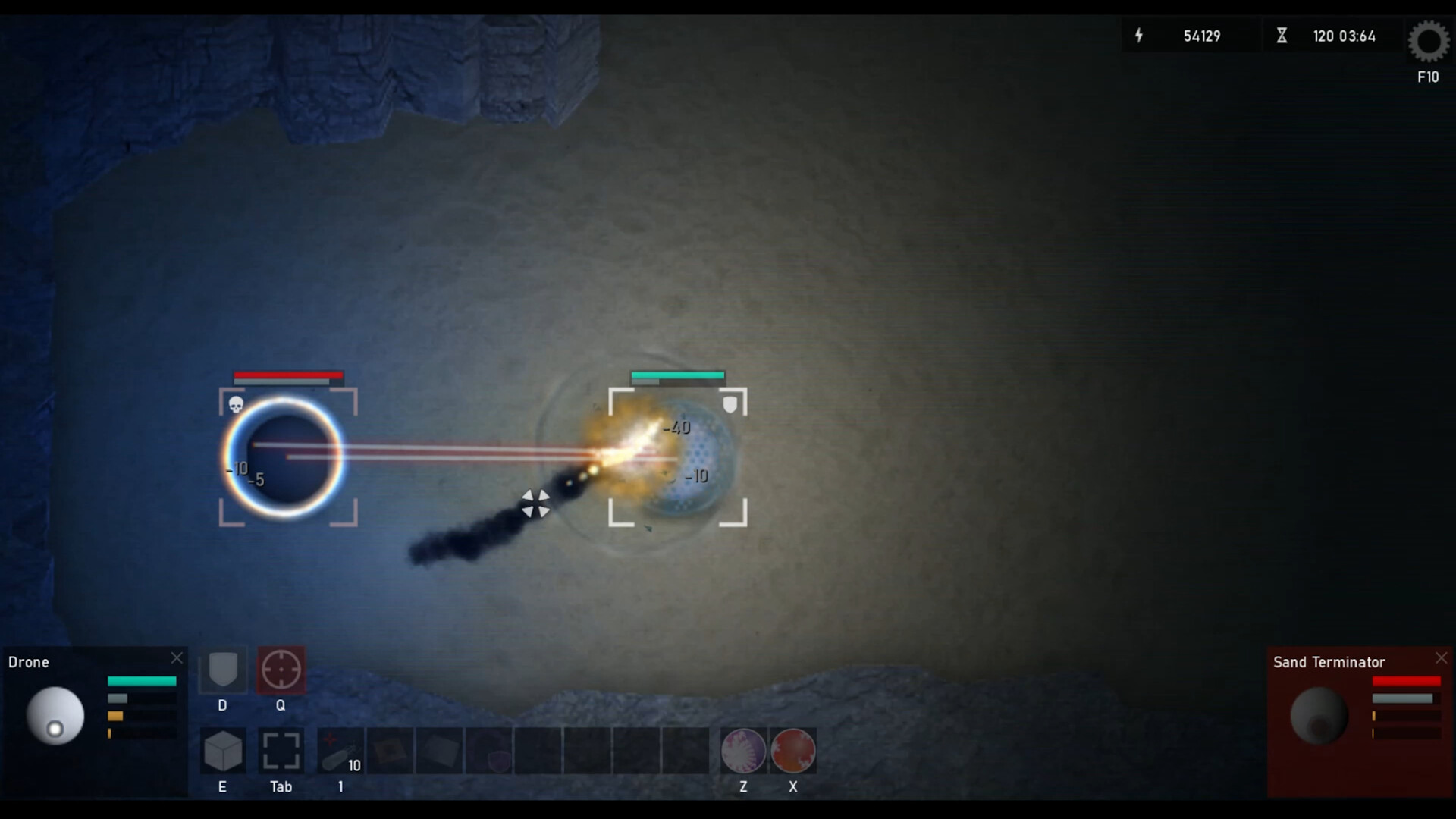Open settings via the F10 gear icon

click(1428, 43)
